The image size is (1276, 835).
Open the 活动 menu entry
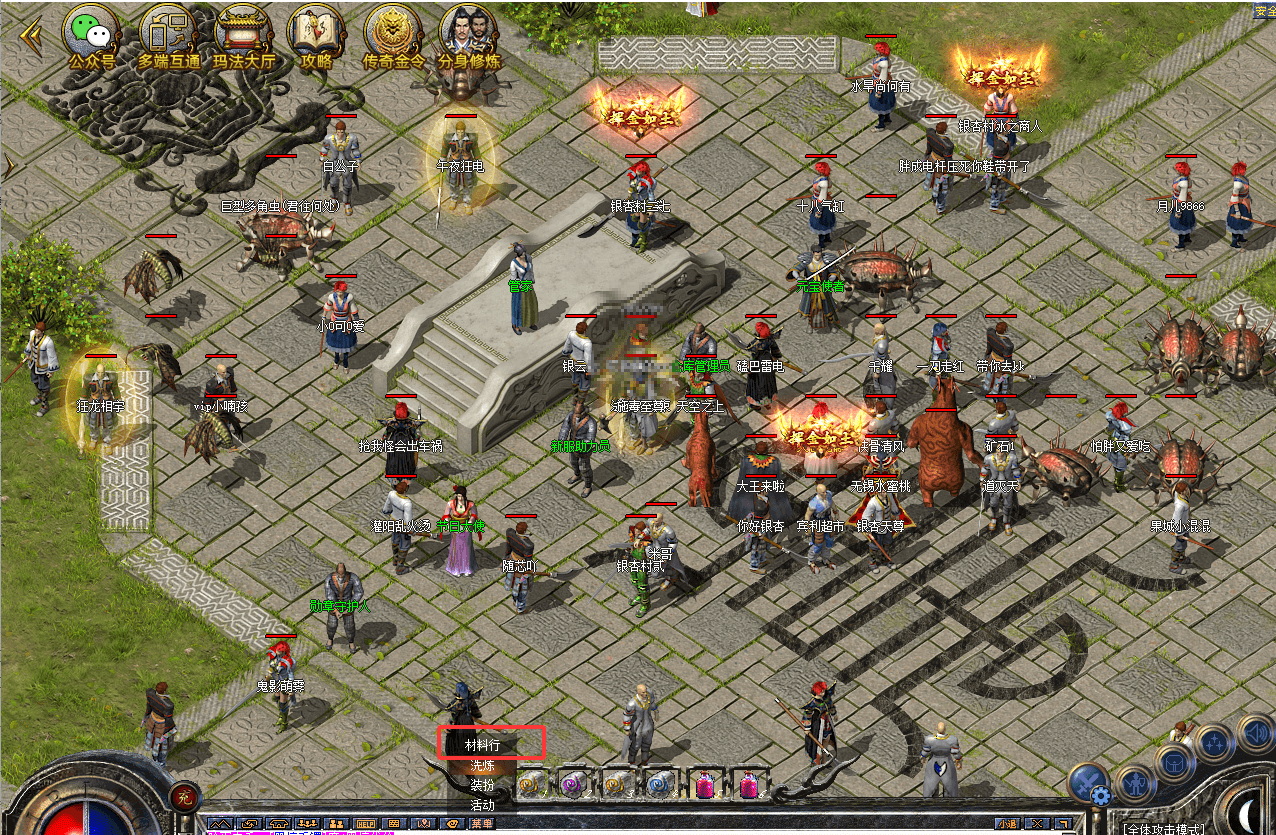(482, 804)
